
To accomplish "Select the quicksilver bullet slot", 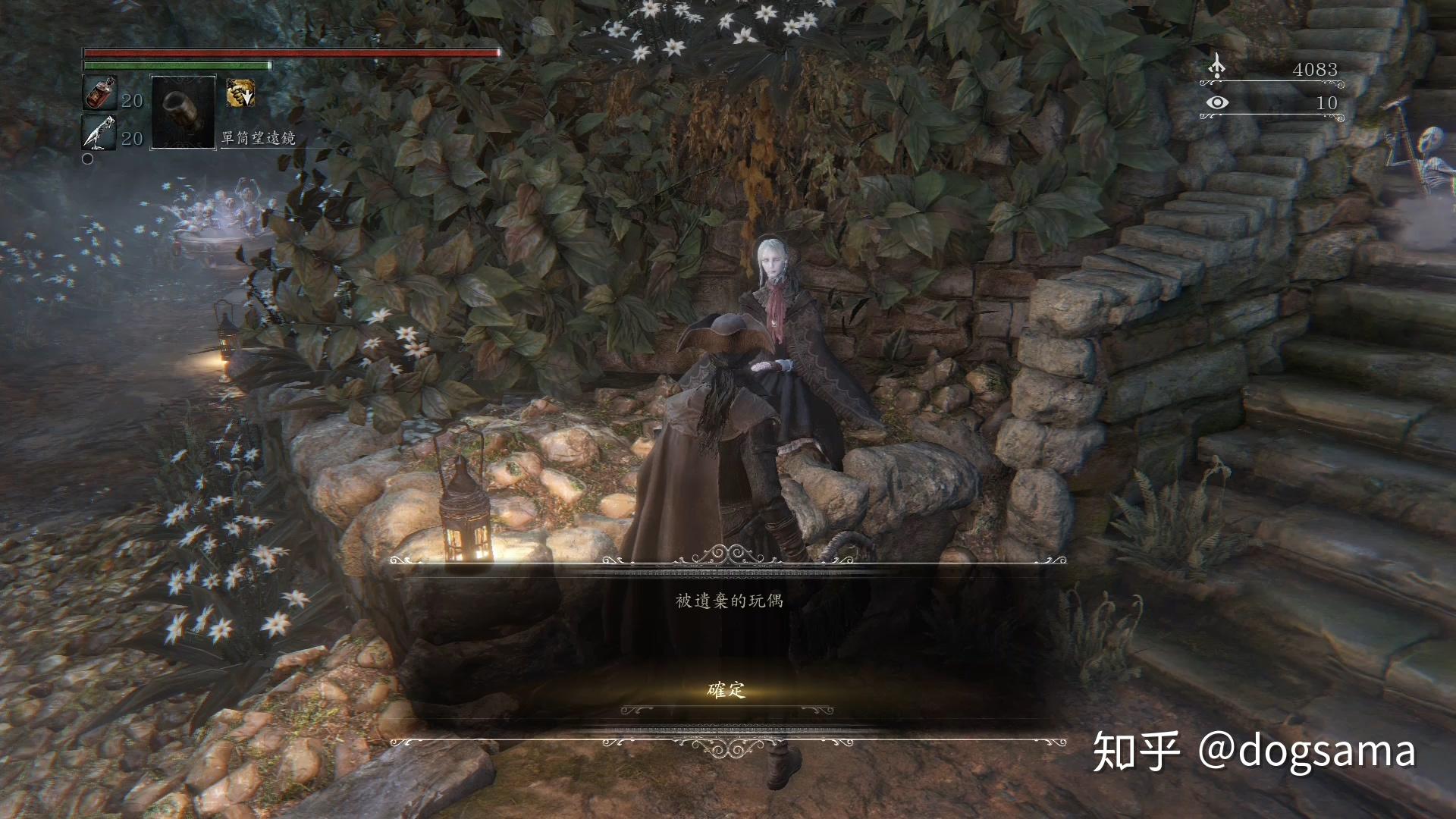I will click(x=99, y=132).
